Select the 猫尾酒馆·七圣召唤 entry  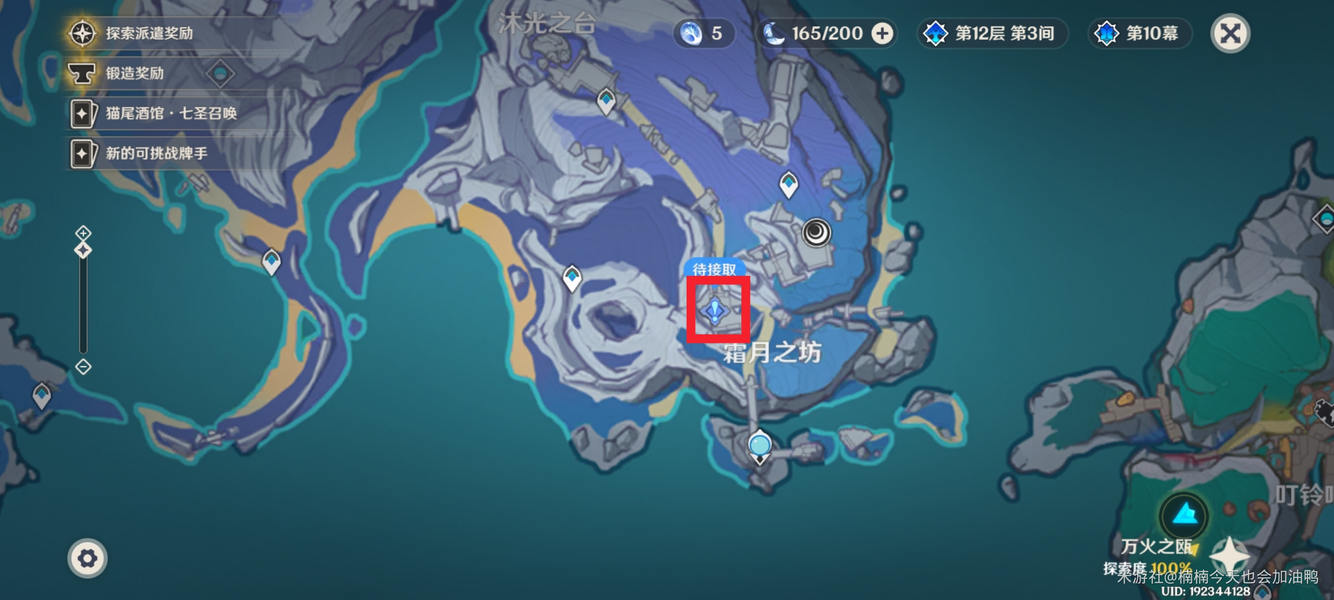coord(170,113)
